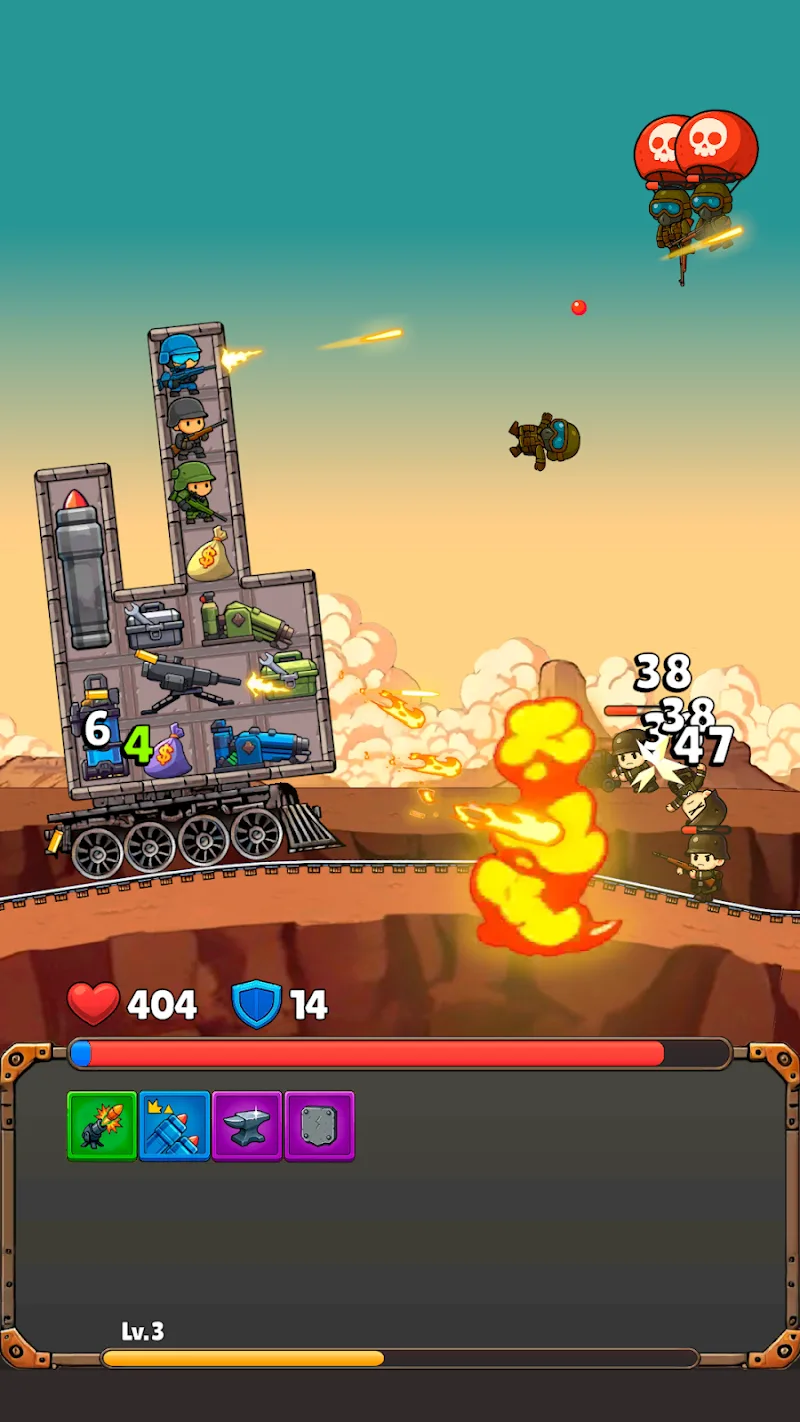The image size is (800, 1422).
Task: Select the grey toolbox slot
Action: pos(153,625)
